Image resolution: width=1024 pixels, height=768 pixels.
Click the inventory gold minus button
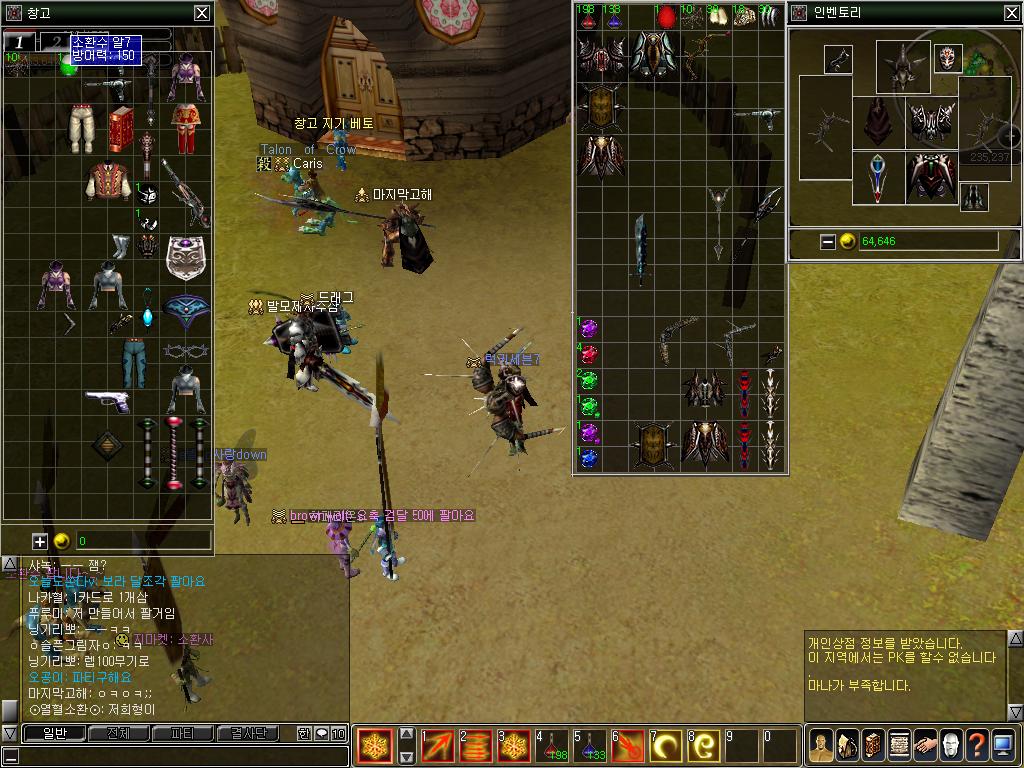pyautogui.click(x=827, y=241)
